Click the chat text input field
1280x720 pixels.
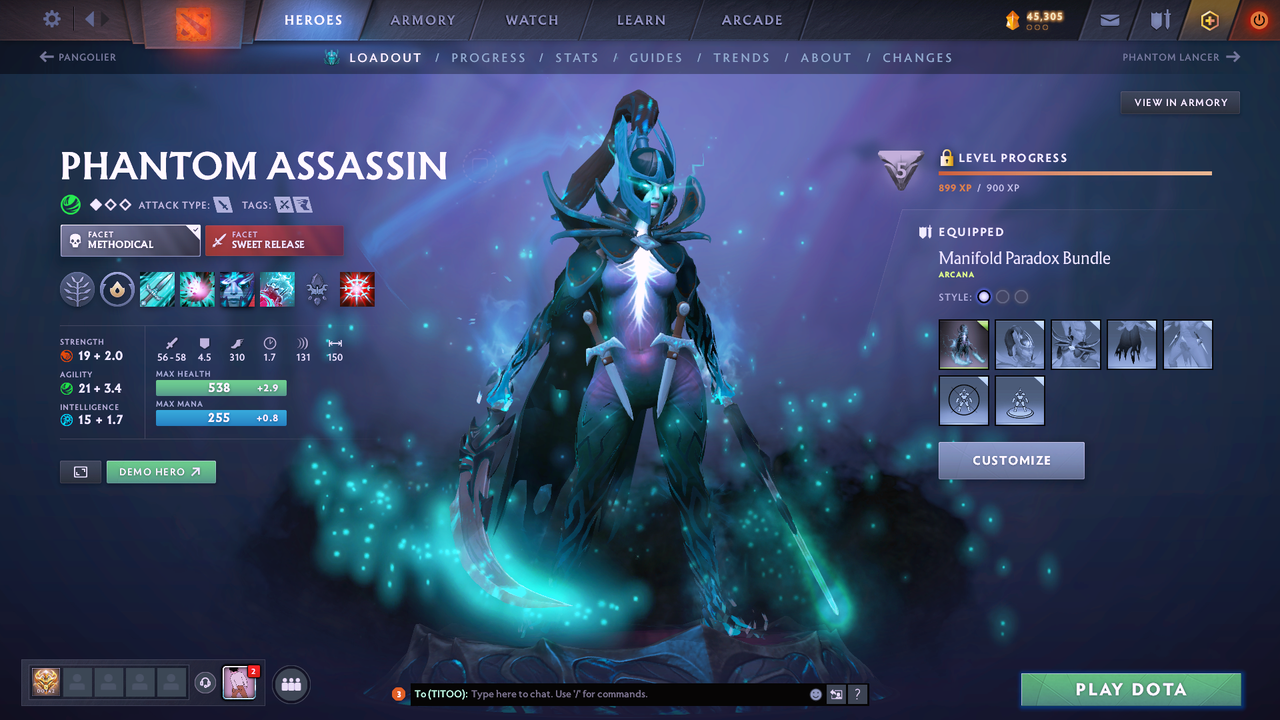600,693
